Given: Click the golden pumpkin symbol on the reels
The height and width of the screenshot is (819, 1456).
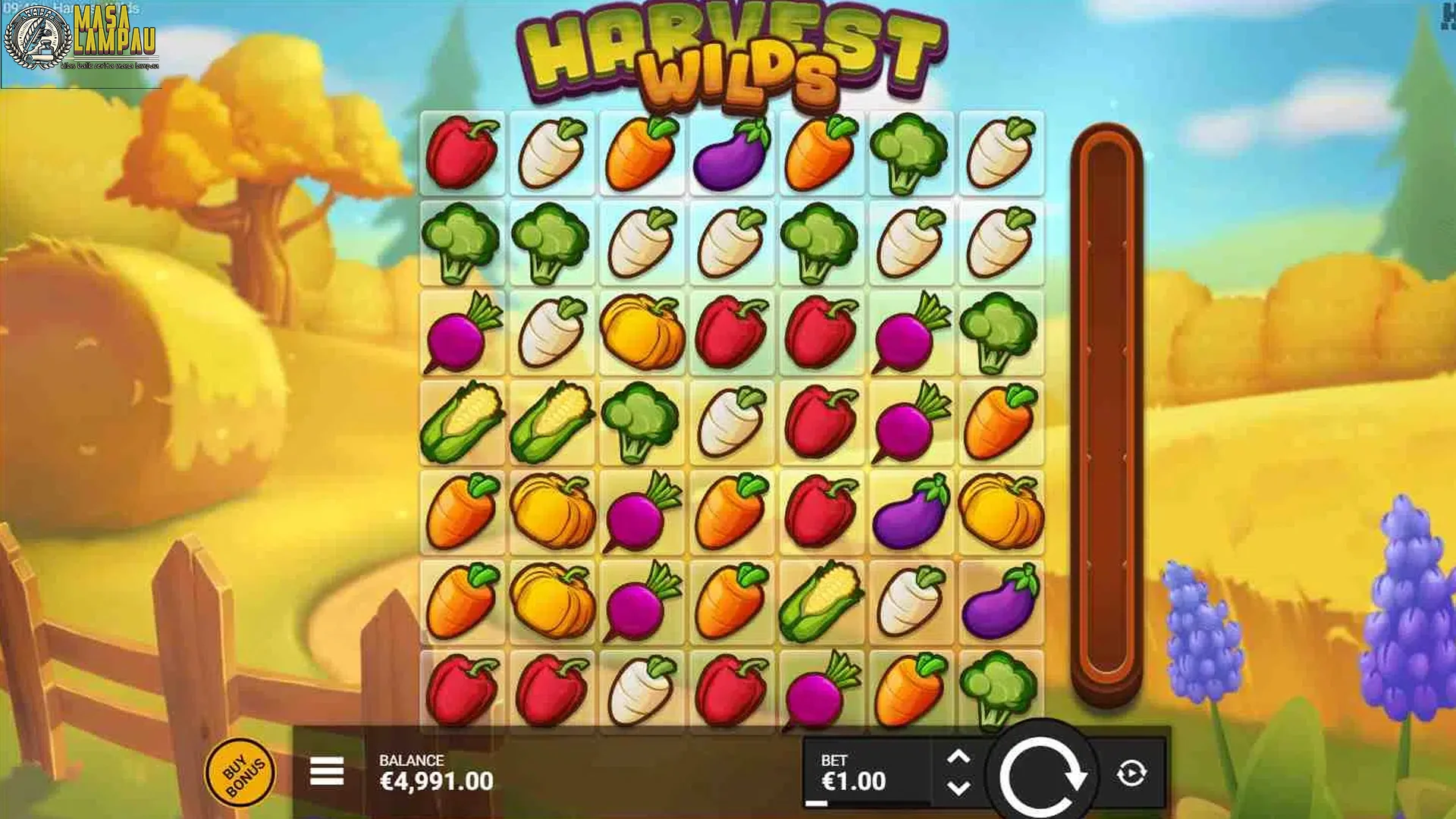Looking at the screenshot, I should click(x=641, y=331).
